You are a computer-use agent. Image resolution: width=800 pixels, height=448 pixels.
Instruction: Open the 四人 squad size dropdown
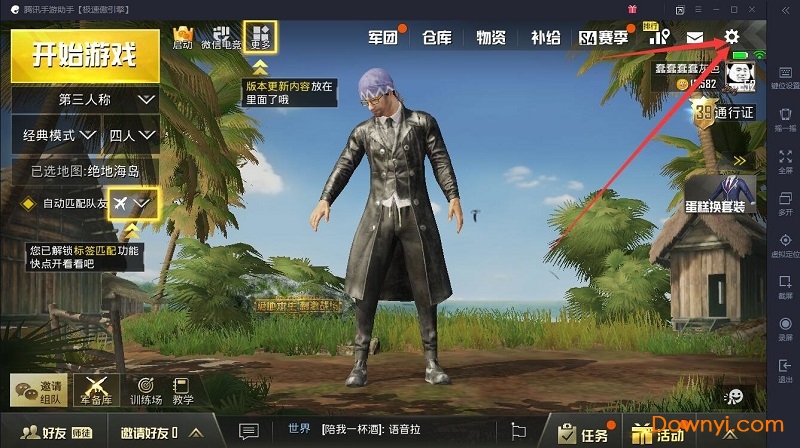point(132,134)
